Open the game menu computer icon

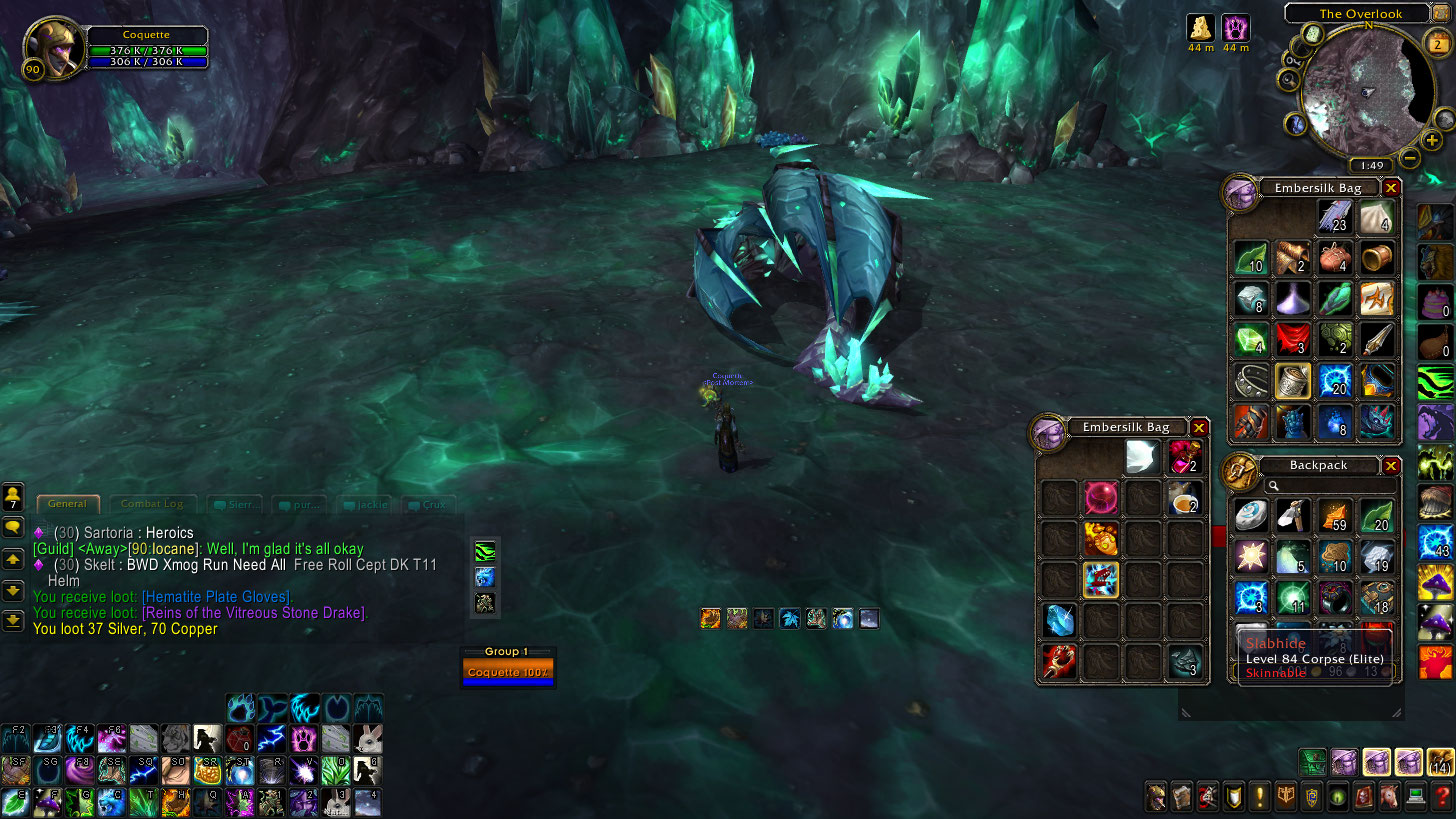(1415, 797)
